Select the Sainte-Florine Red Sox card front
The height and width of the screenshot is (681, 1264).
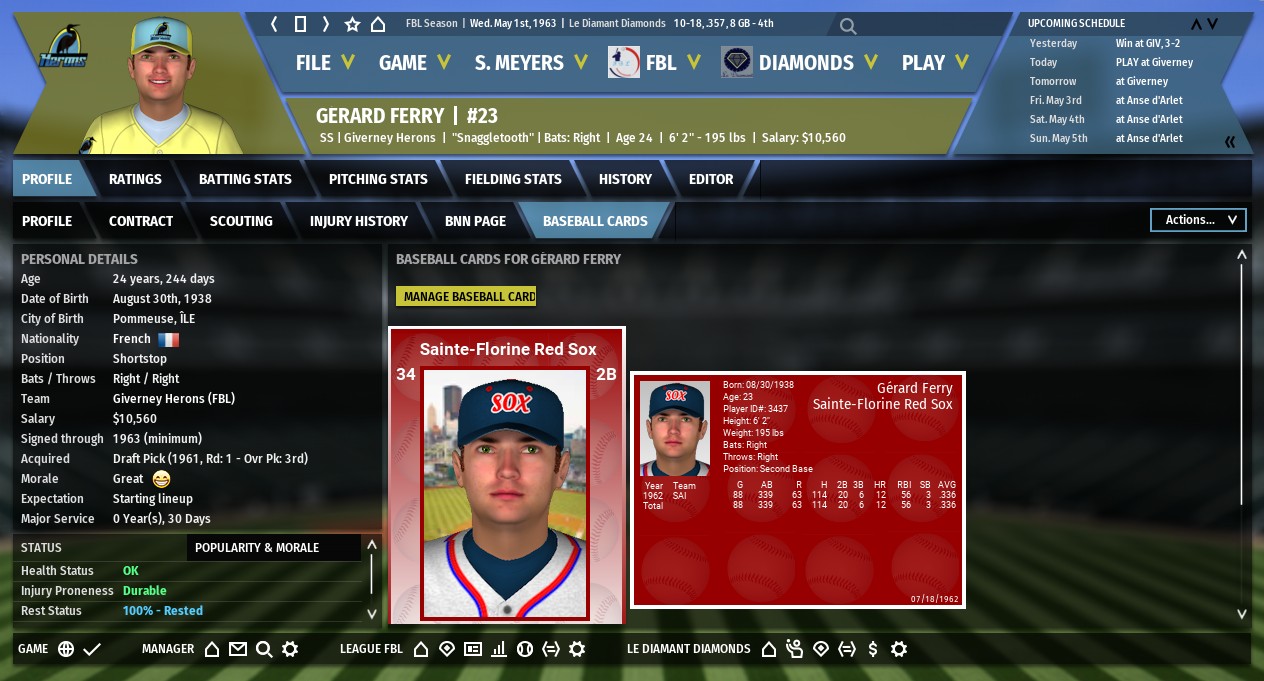[x=507, y=475]
